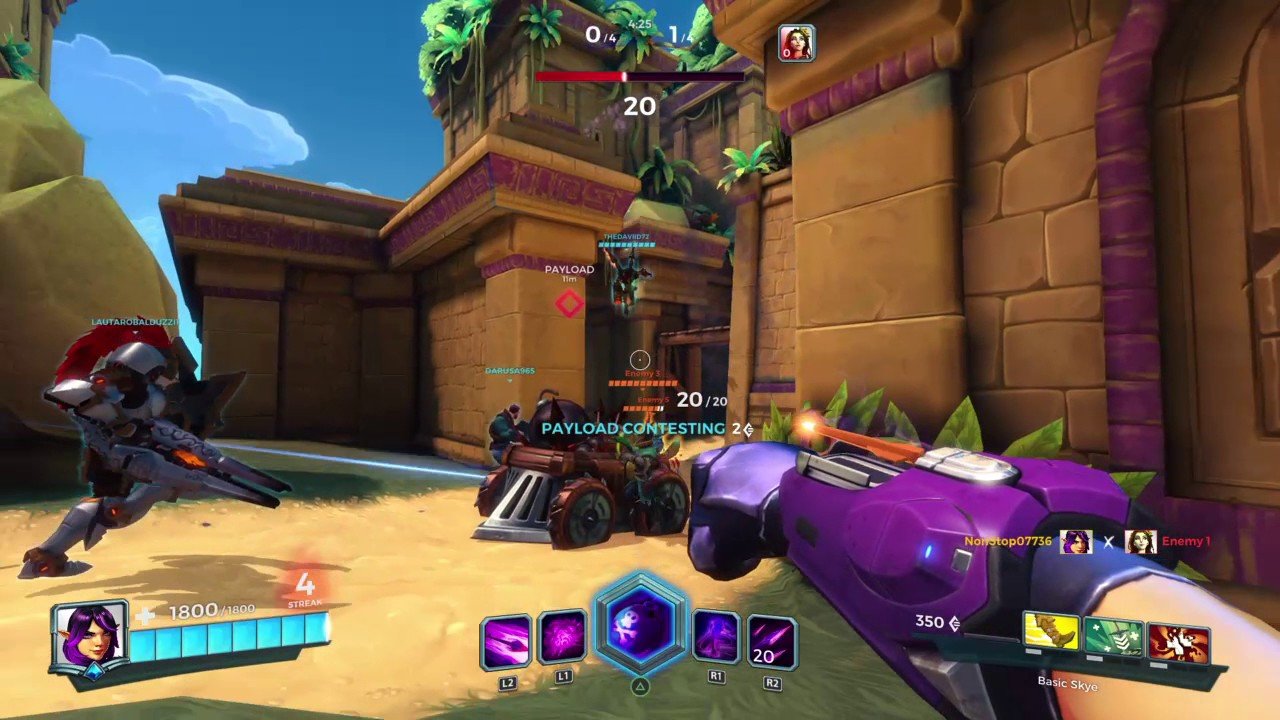The width and height of the screenshot is (1280, 720).
Task: Use the purple streak ability above L2
Action: [x=507, y=641]
